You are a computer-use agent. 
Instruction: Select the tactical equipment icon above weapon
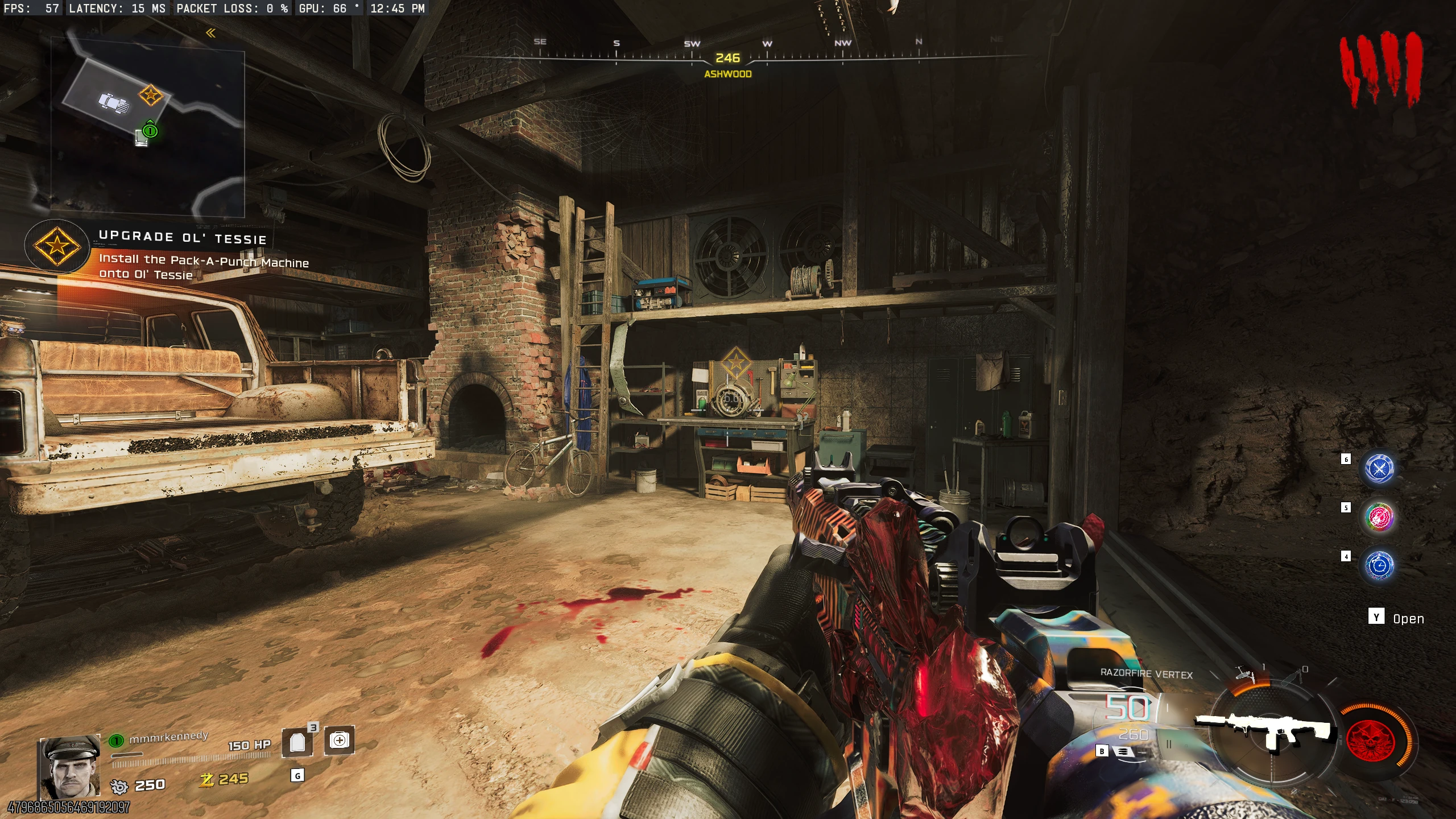(x=1246, y=675)
